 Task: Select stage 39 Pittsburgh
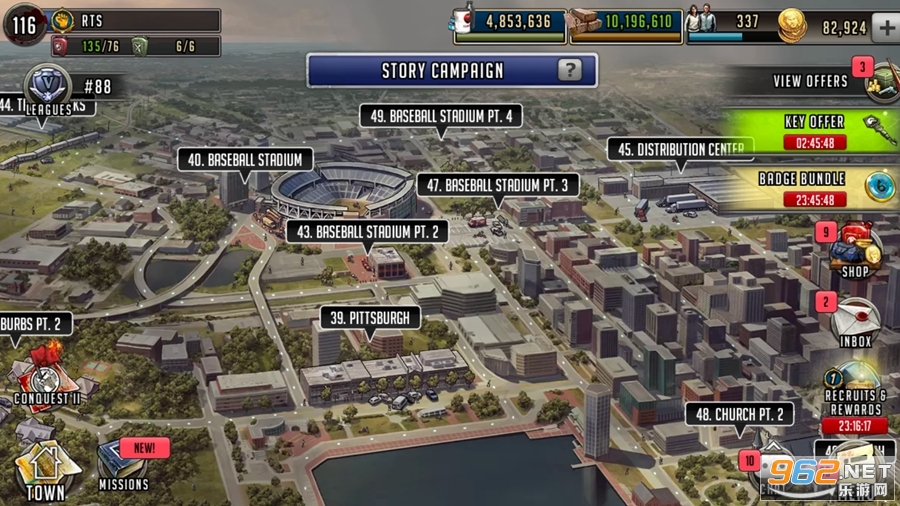point(370,318)
